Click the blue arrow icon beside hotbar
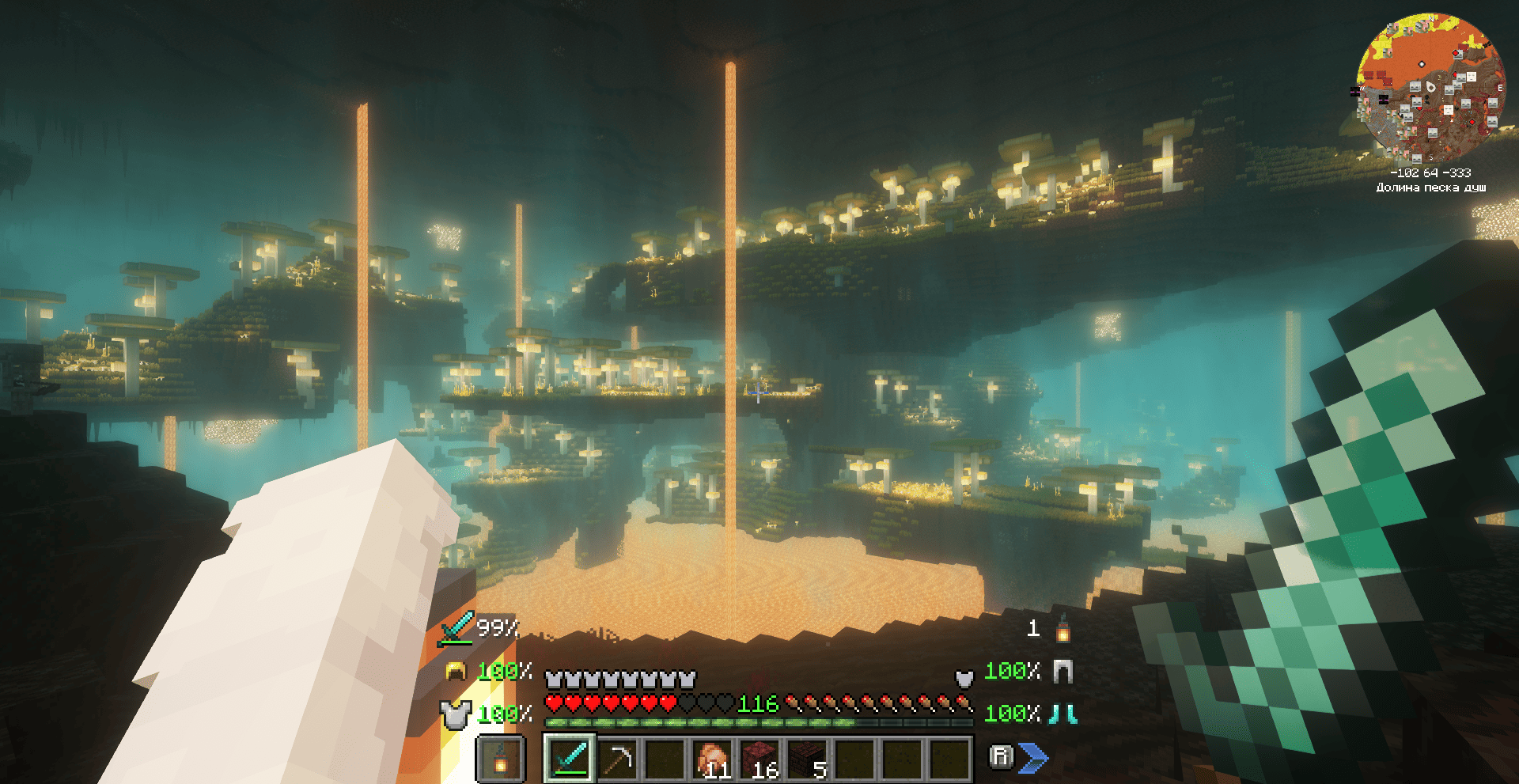 pyautogui.click(x=1033, y=758)
